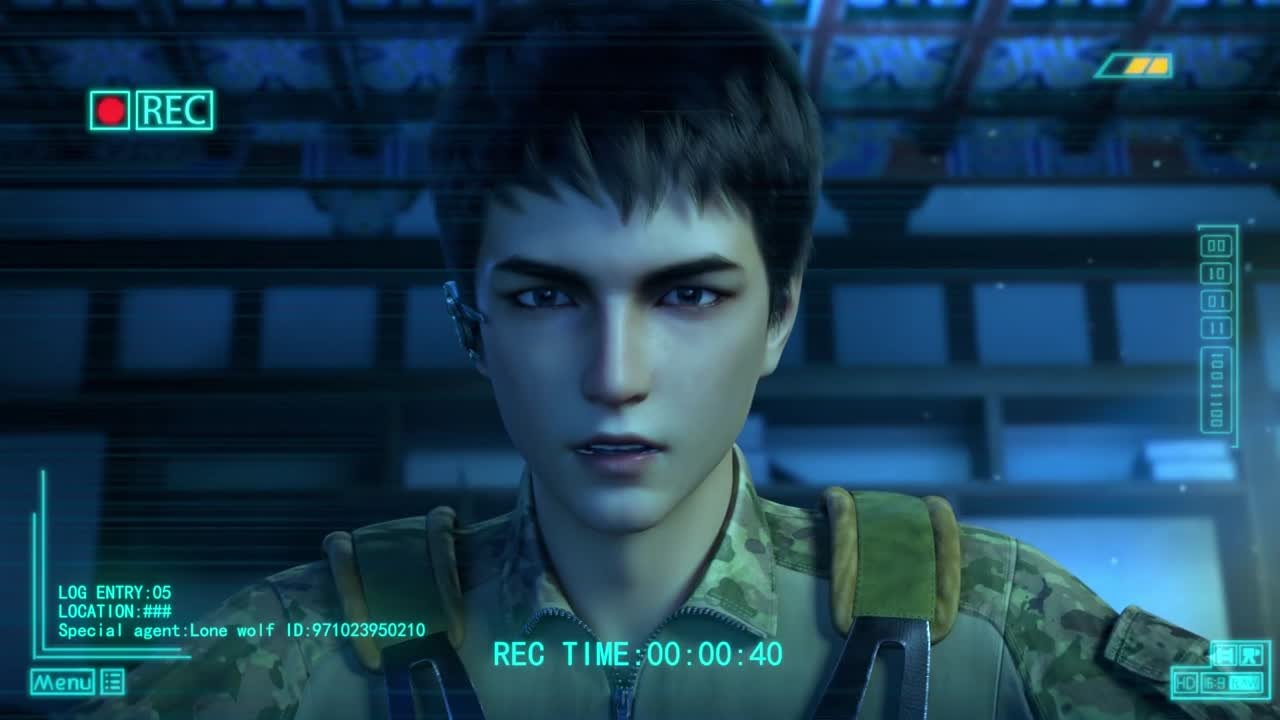The height and width of the screenshot is (720, 1280).
Task: Click the video camera icon
Action: 1250,655
